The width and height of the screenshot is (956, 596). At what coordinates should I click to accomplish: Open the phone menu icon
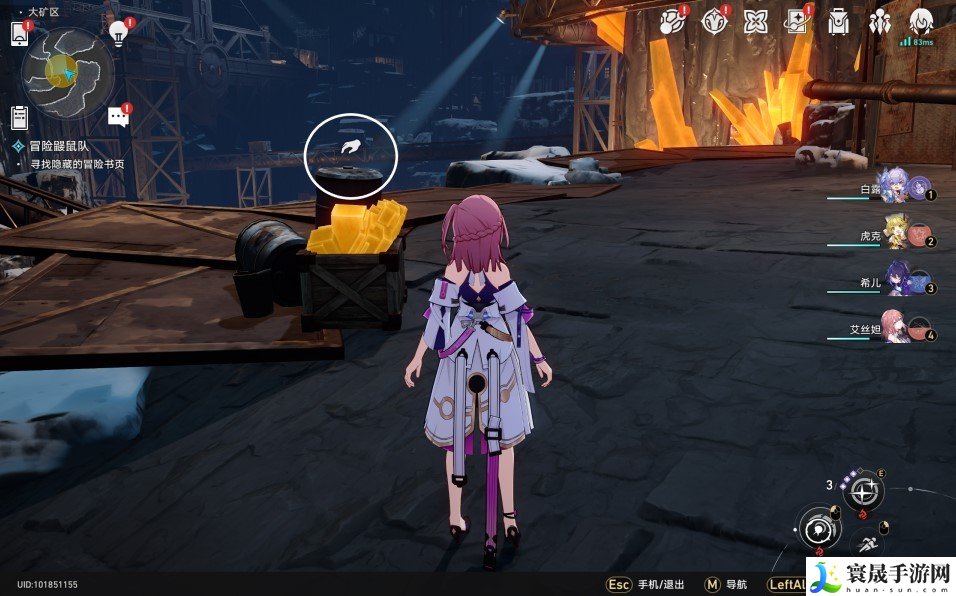tap(19, 33)
